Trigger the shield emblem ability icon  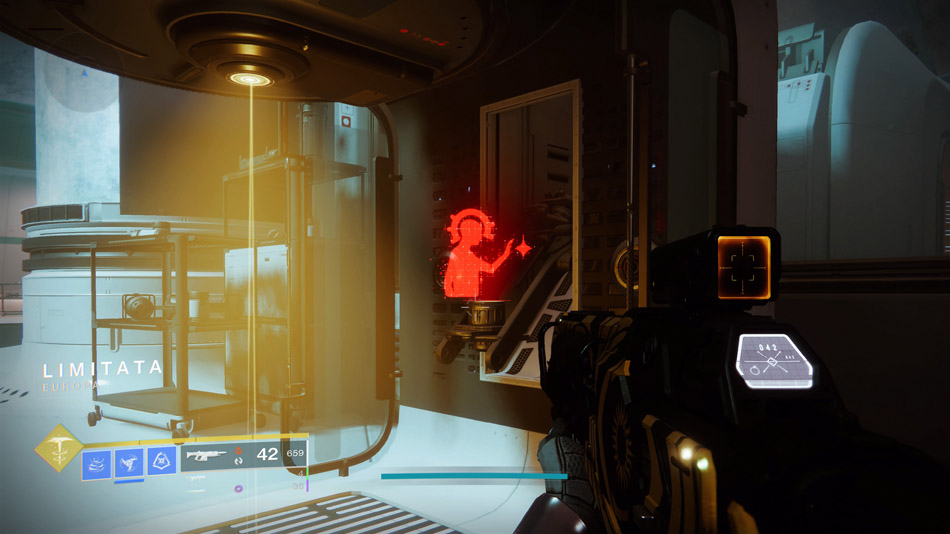[162, 460]
